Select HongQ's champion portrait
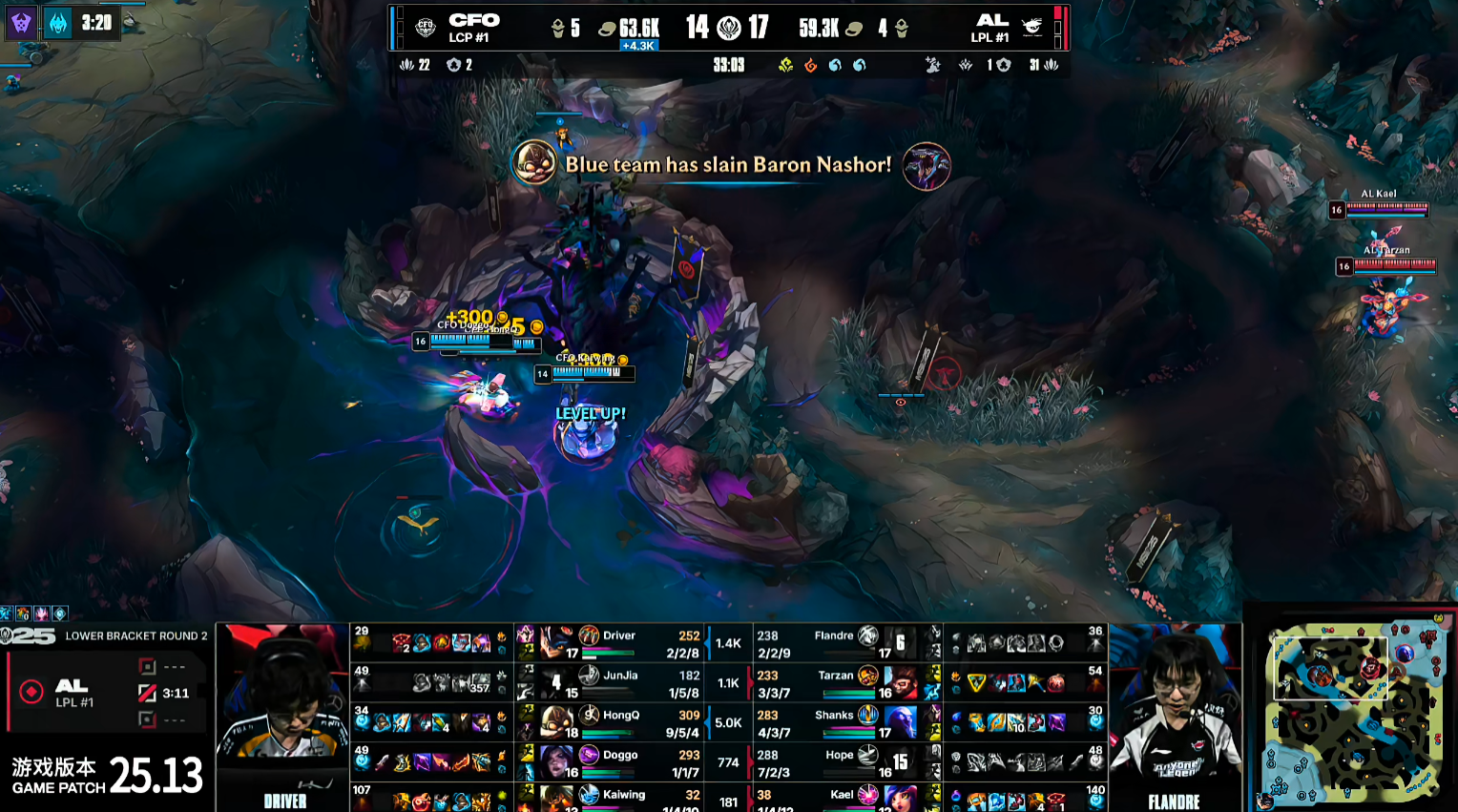The image size is (1458, 812). (556, 721)
